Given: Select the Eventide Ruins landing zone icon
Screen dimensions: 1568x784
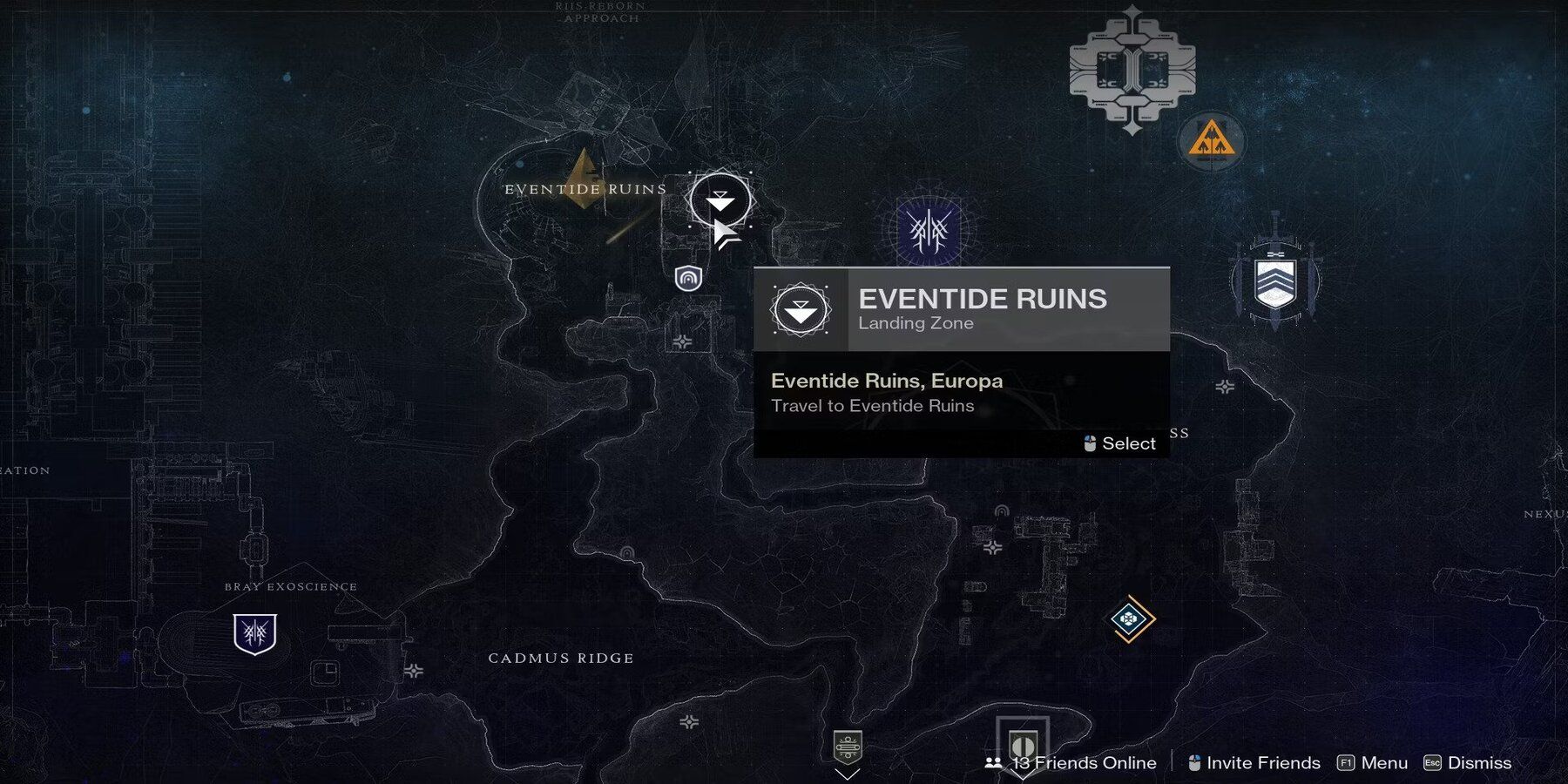Looking at the screenshot, I should point(720,199).
